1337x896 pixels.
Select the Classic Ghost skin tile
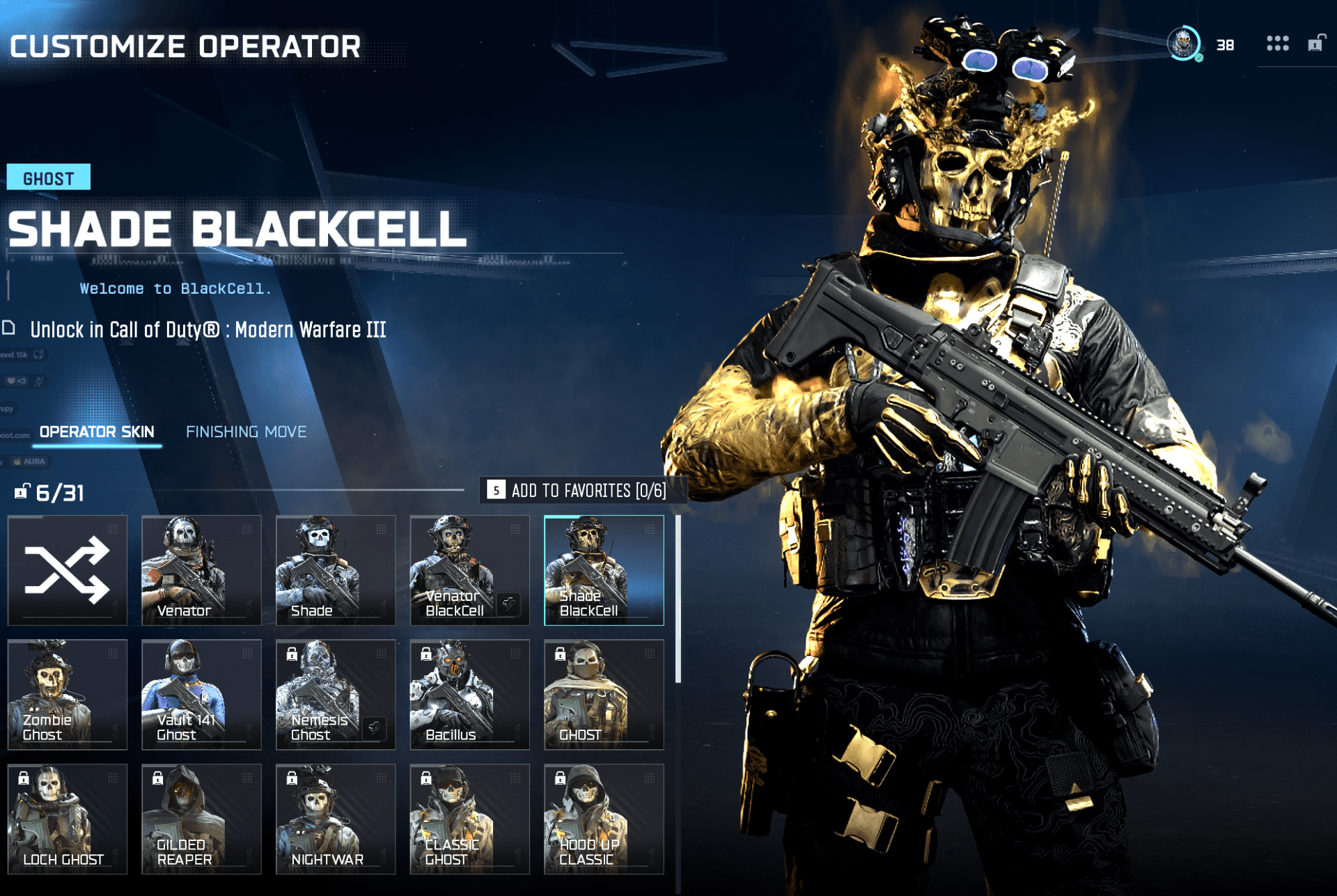(469, 819)
